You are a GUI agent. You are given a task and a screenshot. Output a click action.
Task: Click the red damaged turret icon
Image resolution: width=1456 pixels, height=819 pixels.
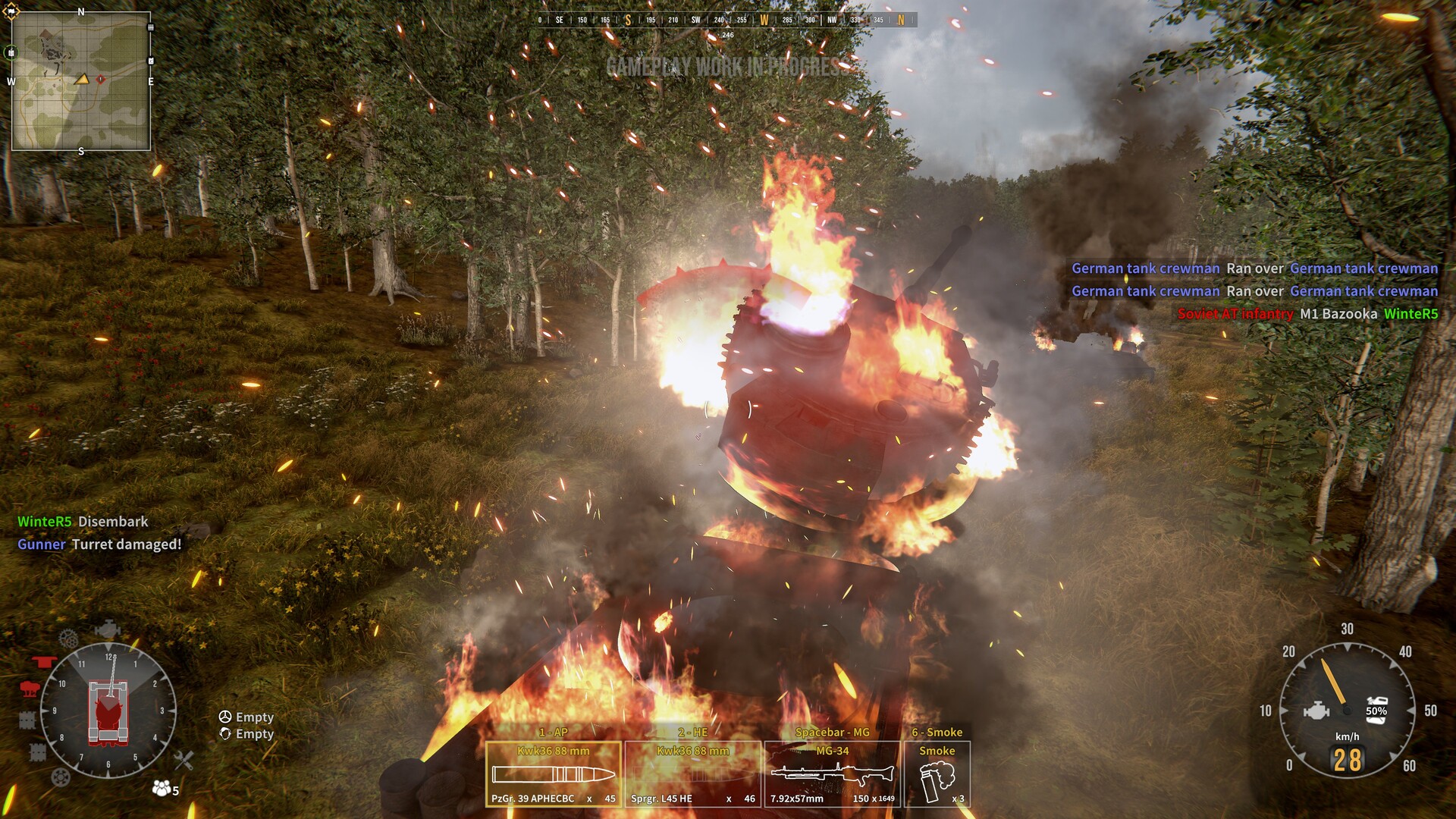[31, 689]
